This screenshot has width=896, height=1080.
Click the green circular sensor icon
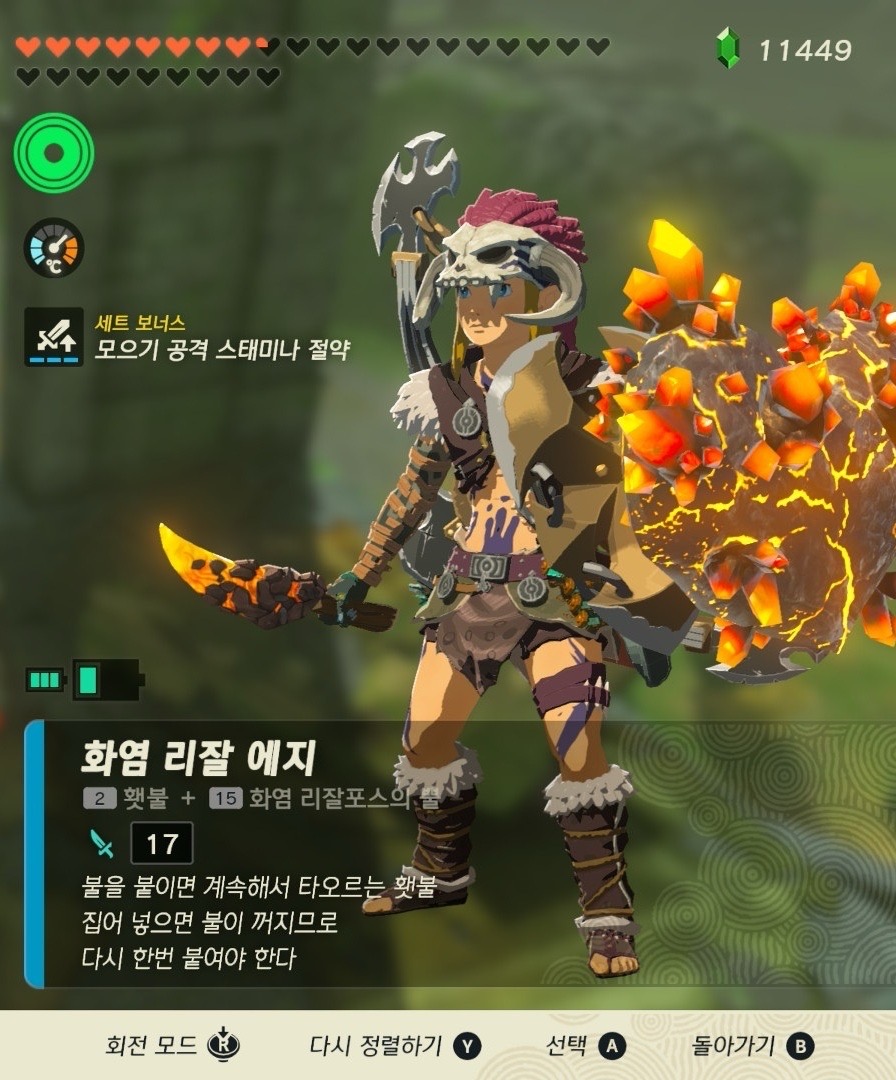click(x=54, y=153)
